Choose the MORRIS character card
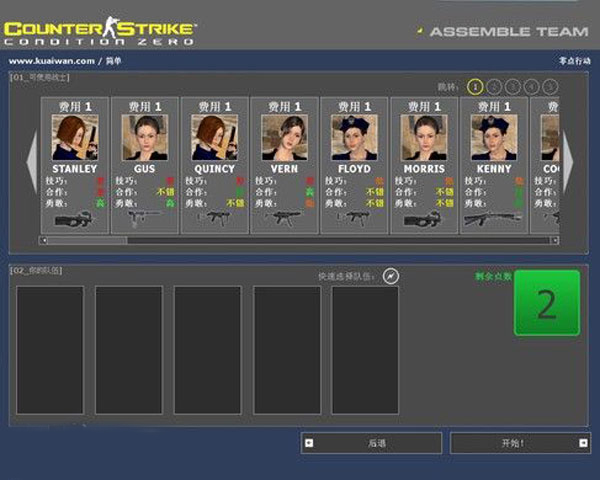This screenshot has width=600, height=480. click(424, 165)
